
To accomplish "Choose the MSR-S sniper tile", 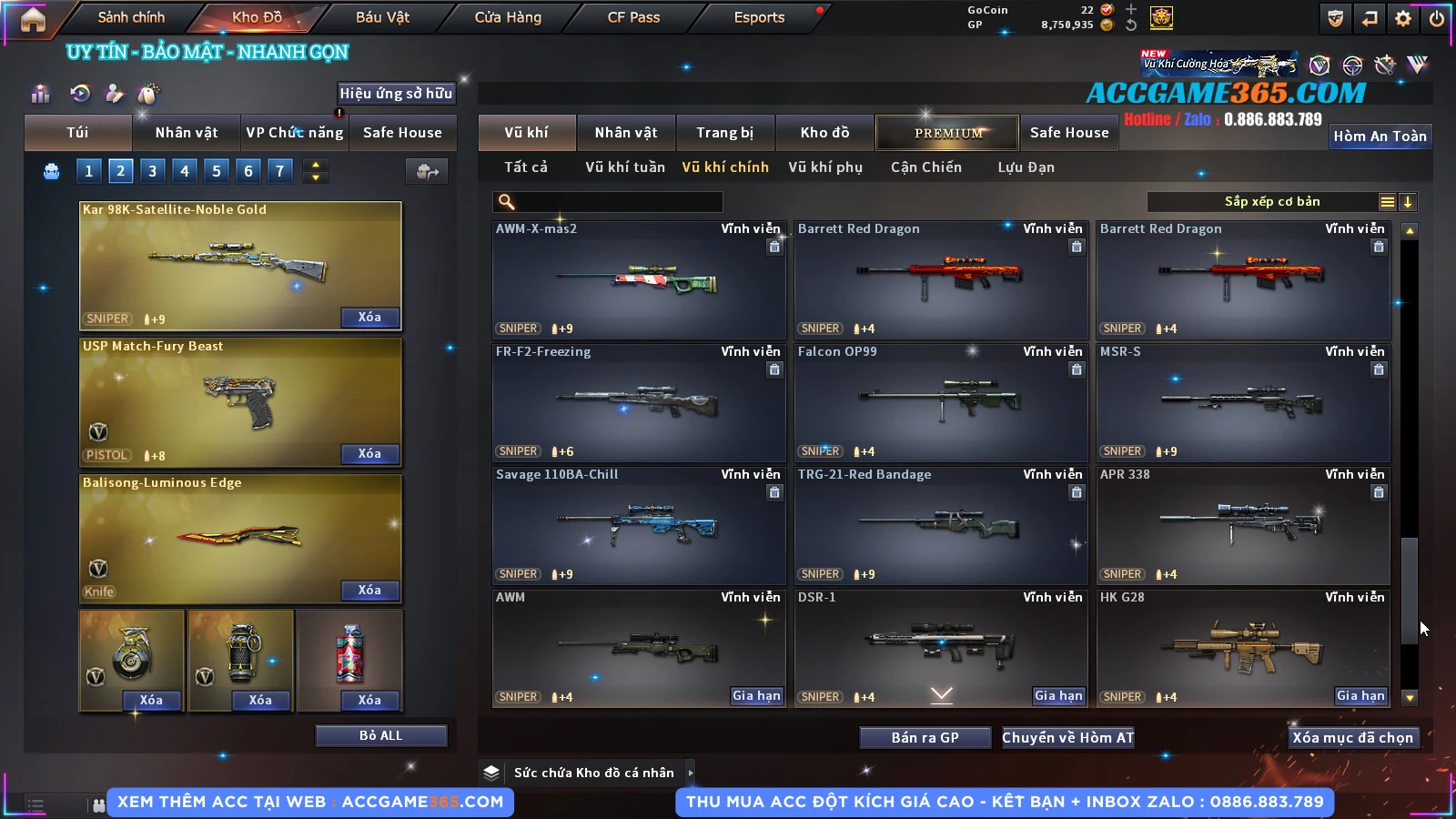I will 1242,403.
